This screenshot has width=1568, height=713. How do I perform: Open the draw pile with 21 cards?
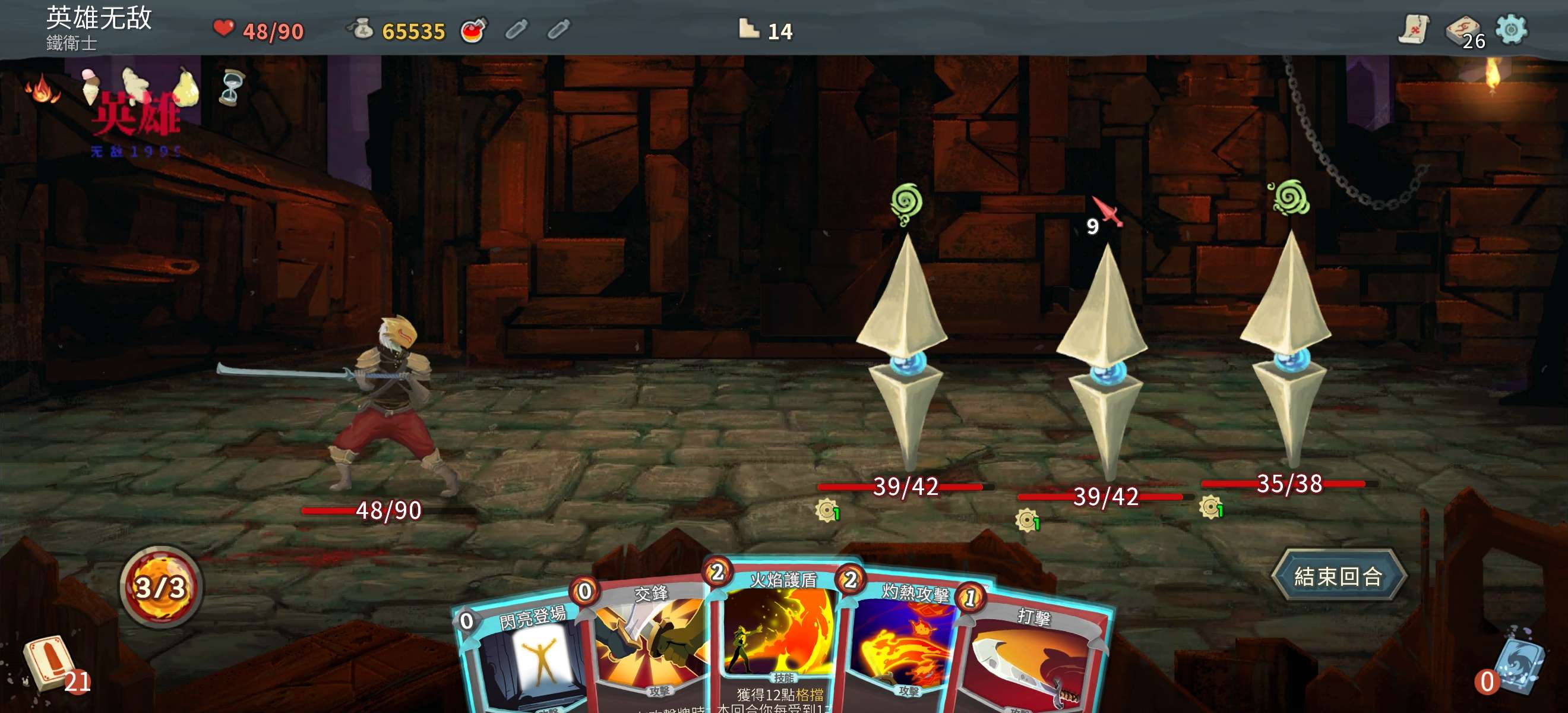(50, 662)
